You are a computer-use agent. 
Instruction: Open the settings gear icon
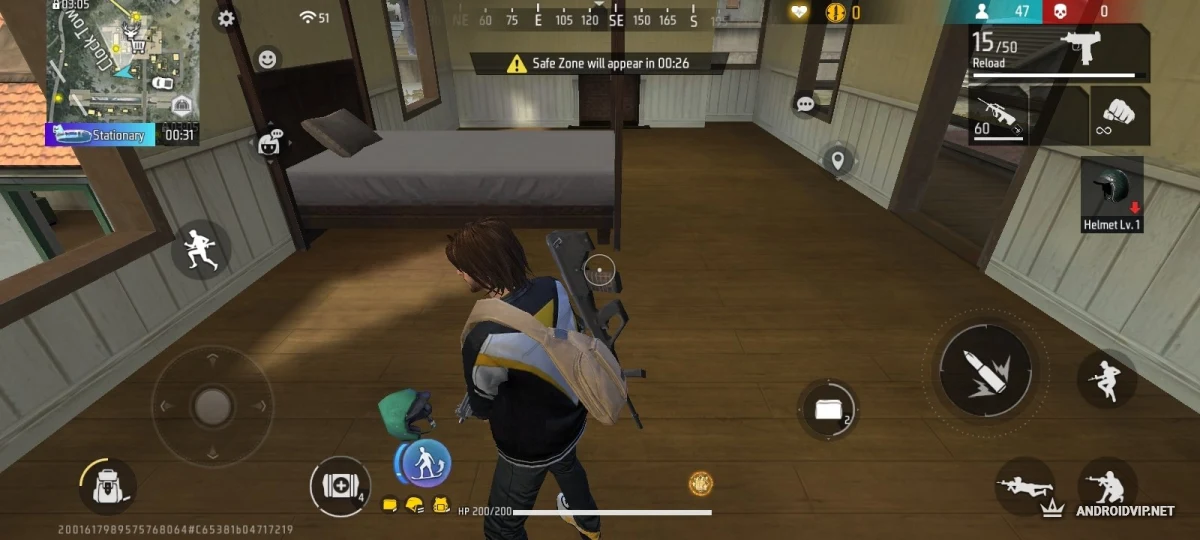point(227,18)
